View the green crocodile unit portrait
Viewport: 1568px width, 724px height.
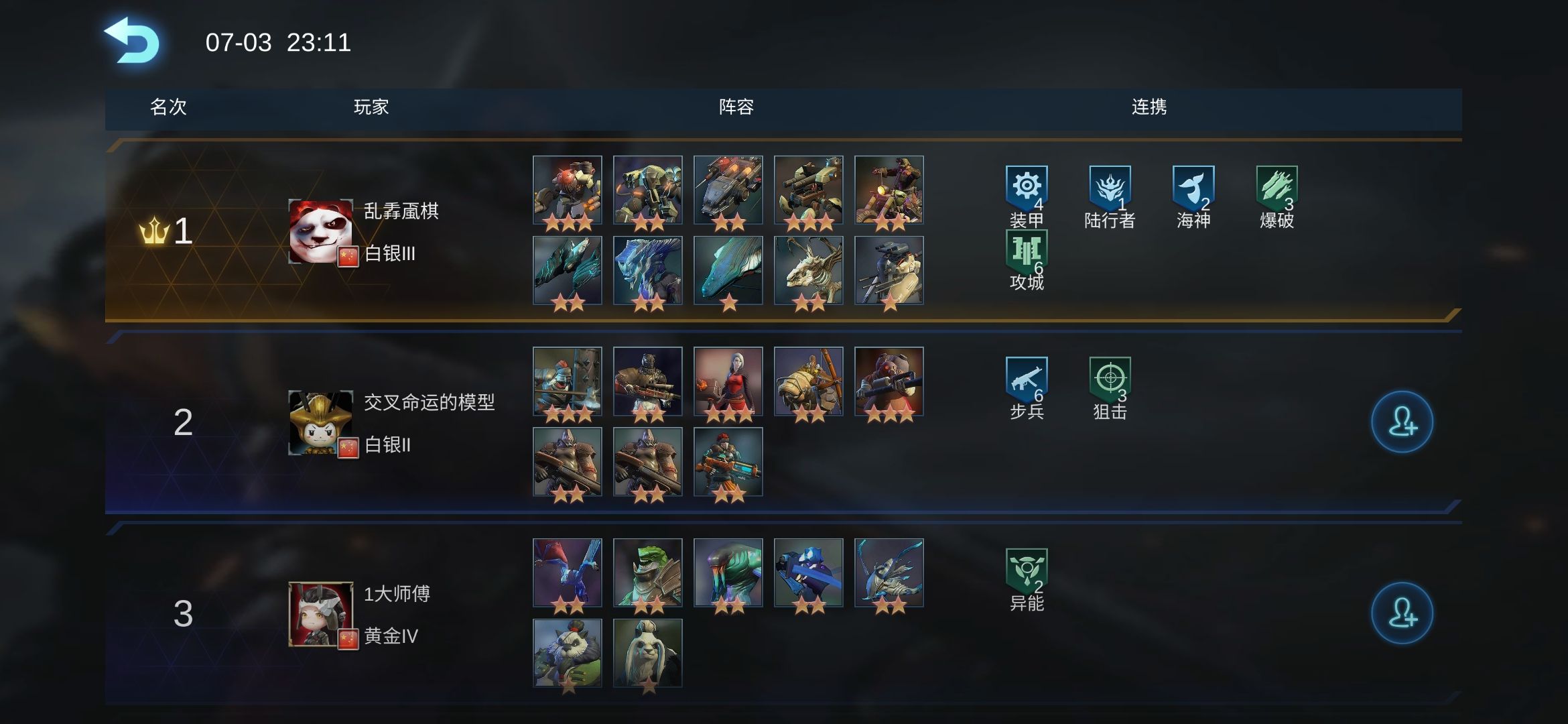(x=647, y=572)
